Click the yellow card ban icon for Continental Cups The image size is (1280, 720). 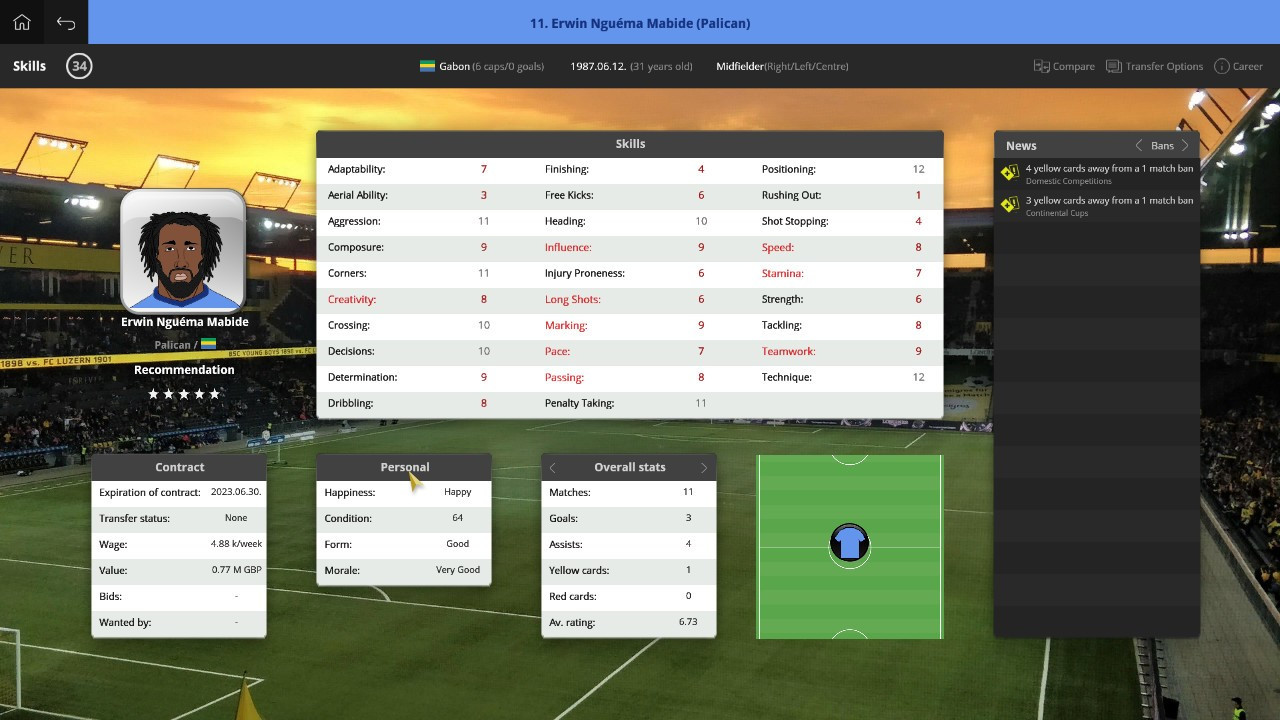(x=1009, y=204)
